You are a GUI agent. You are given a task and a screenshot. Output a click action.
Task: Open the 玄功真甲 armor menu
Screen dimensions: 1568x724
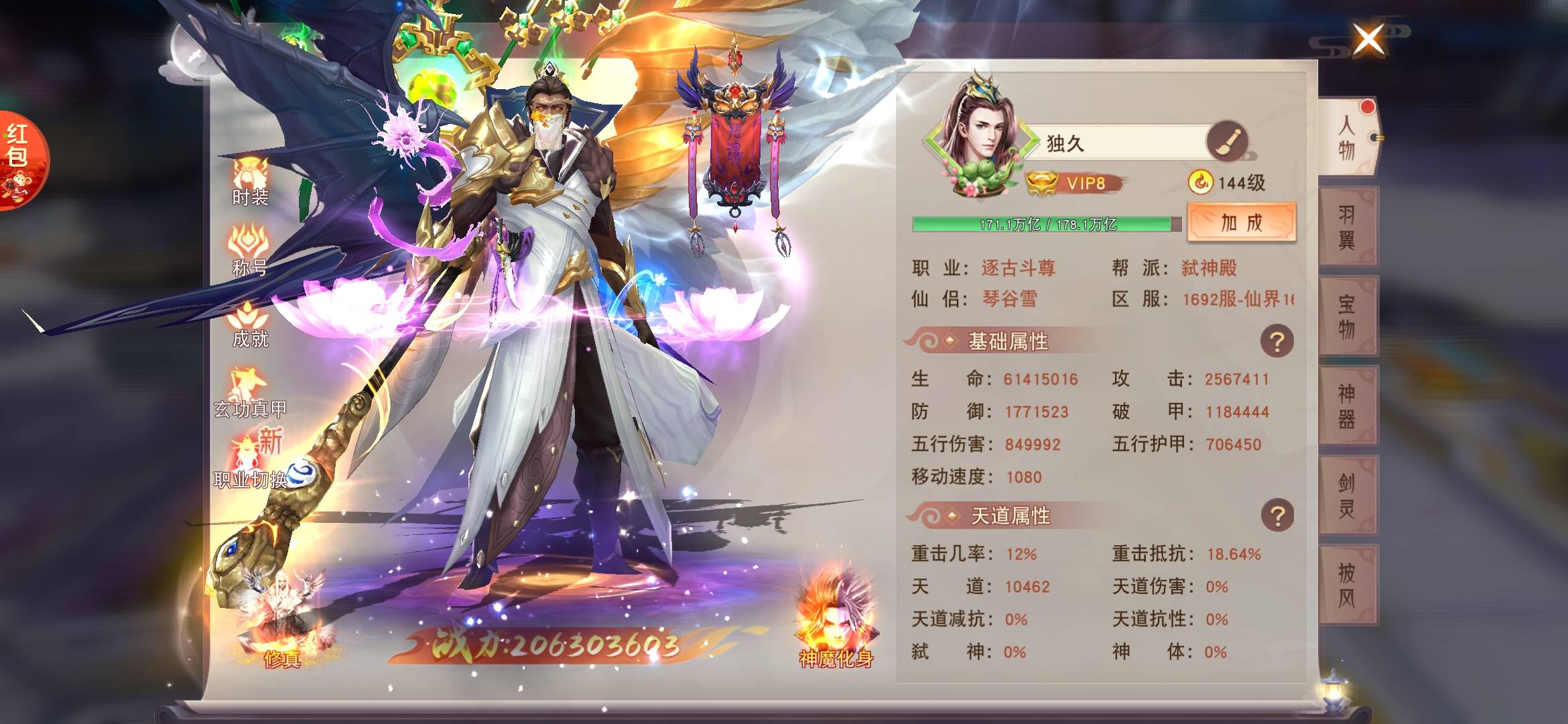coord(250,393)
